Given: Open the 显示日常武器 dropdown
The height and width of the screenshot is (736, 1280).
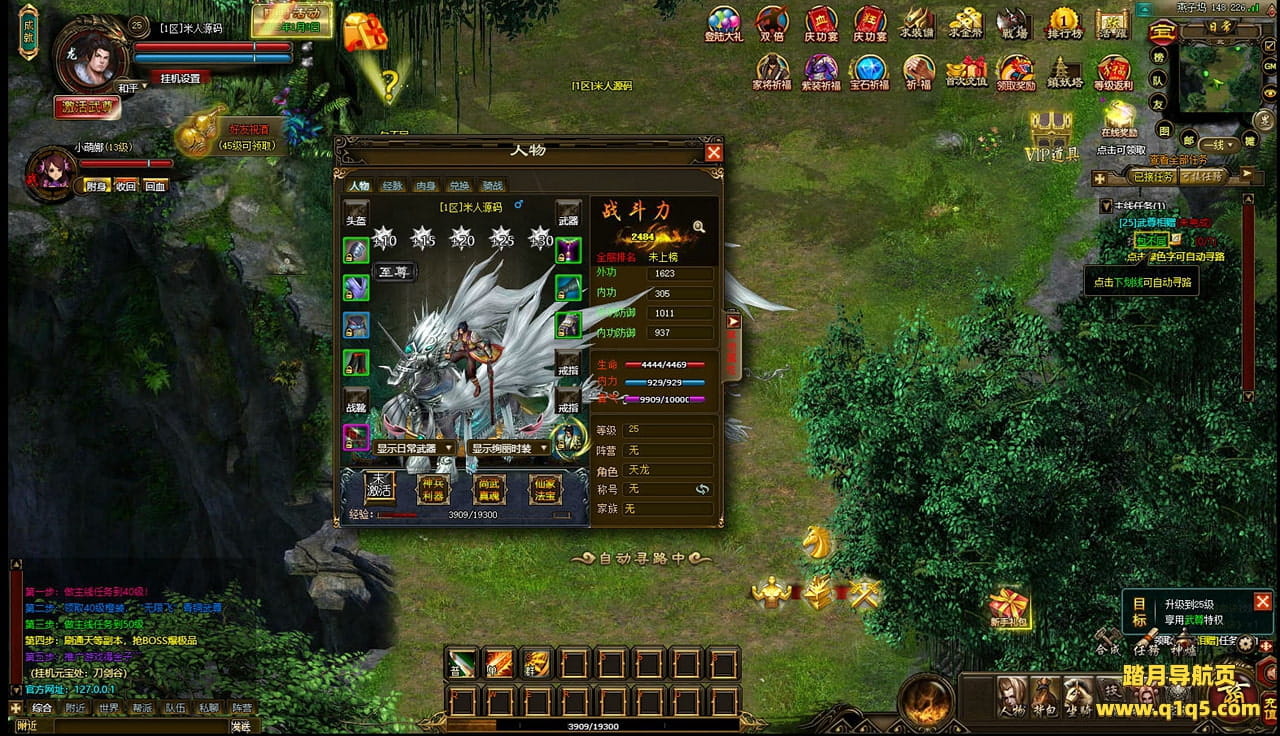Looking at the screenshot, I should tap(416, 449).
